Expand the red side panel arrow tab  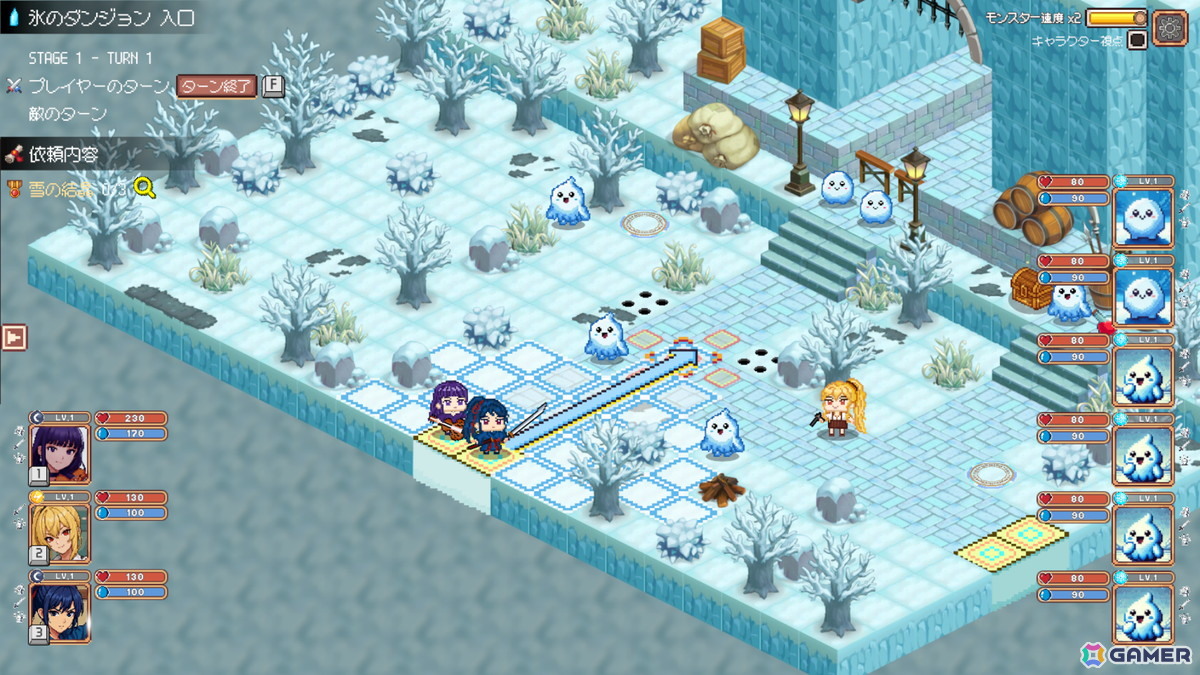pos(14,337)
